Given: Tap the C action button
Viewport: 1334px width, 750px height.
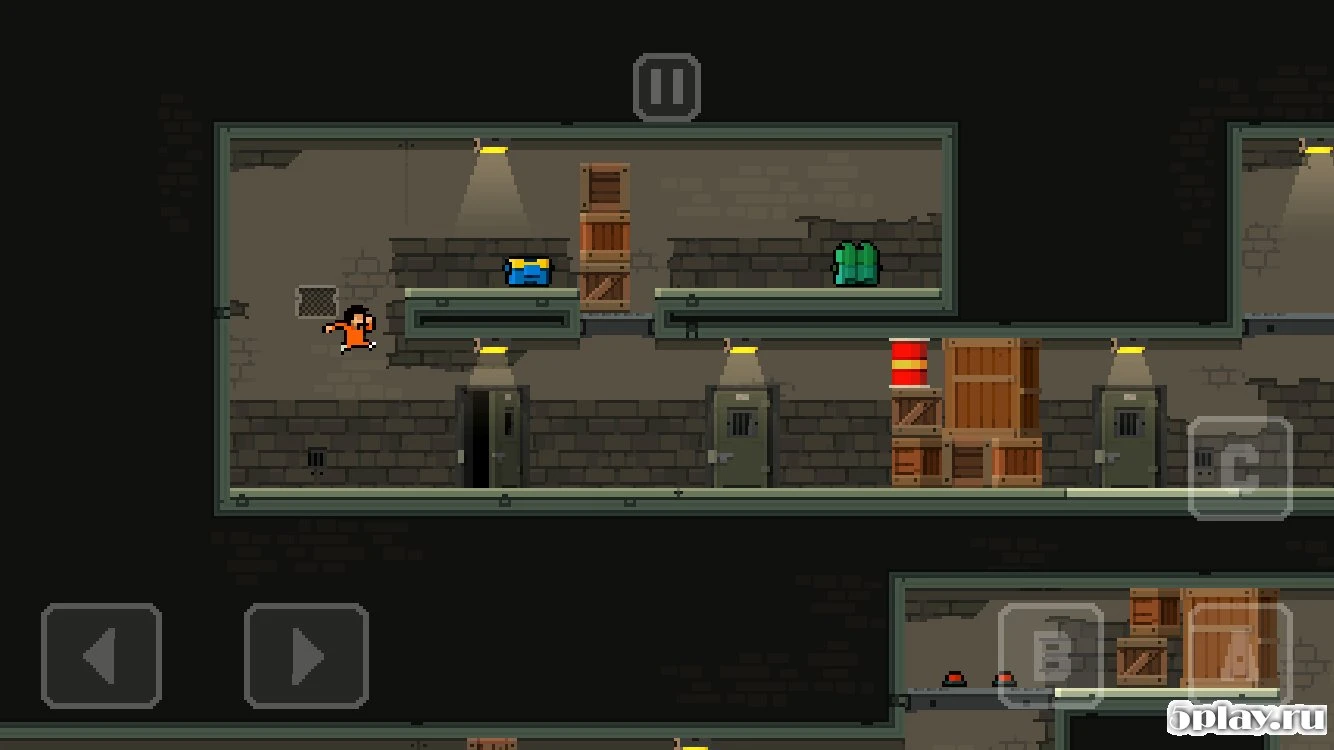Looking at the screenshot, I should (x=1241, y=467).
